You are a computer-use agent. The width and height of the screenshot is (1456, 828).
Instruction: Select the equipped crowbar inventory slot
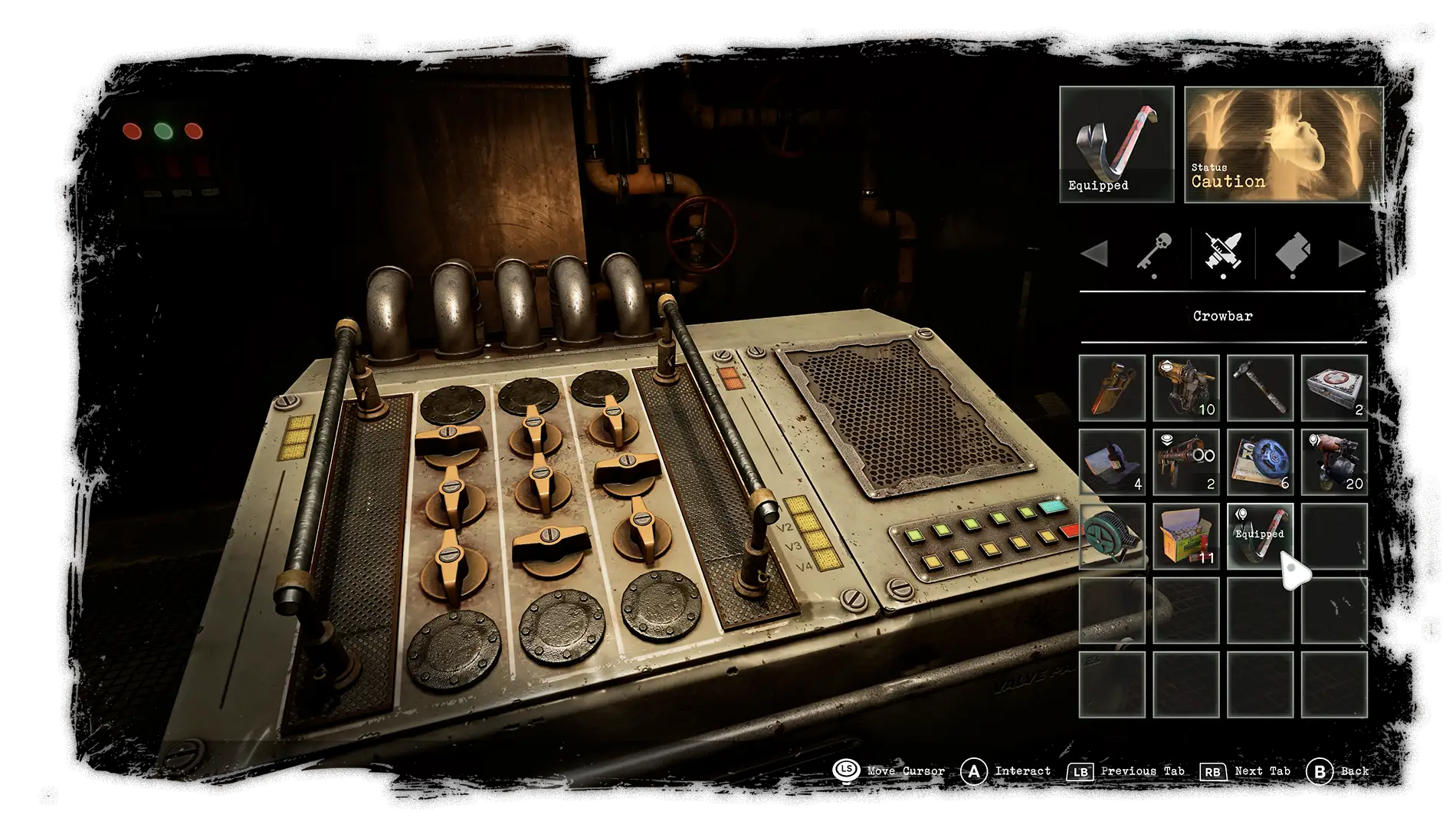click(x=1260, y=536)
